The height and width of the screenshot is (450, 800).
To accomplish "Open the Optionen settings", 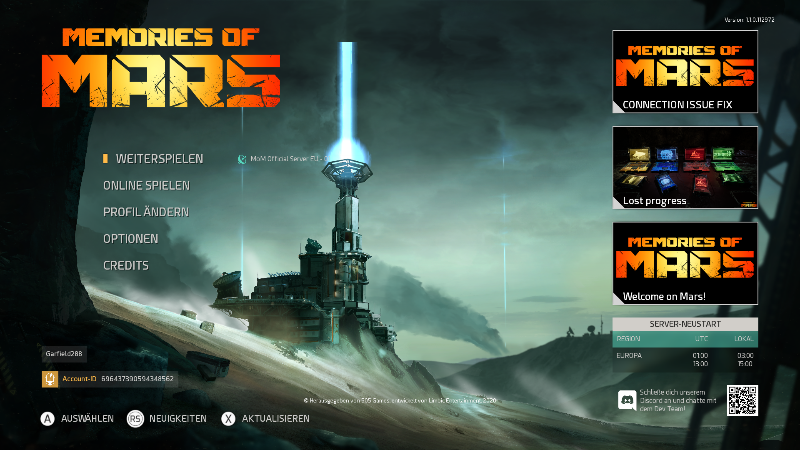I will point(131,239).
